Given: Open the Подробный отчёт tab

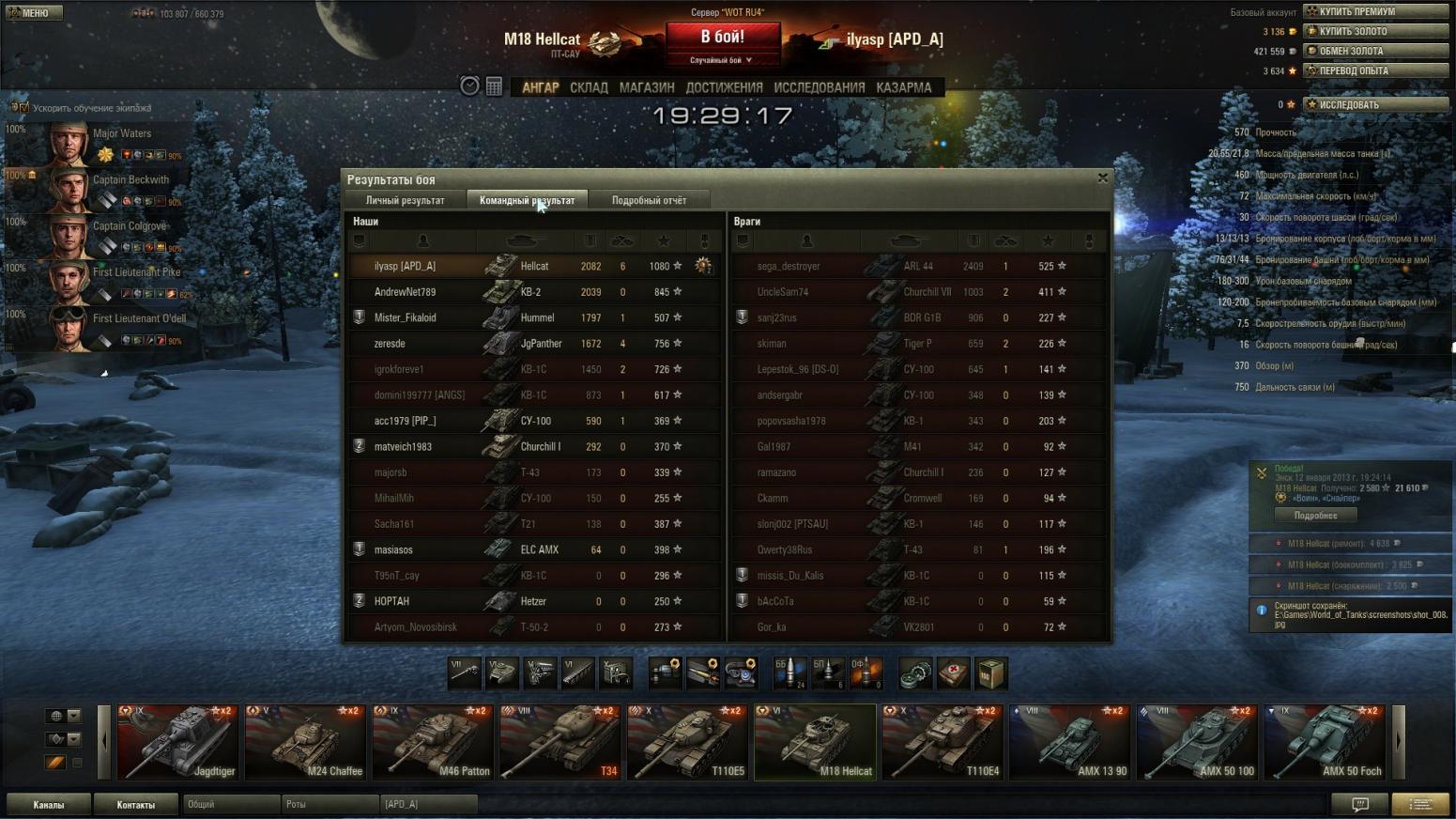Looking at the screenshot, I should 649,200.
